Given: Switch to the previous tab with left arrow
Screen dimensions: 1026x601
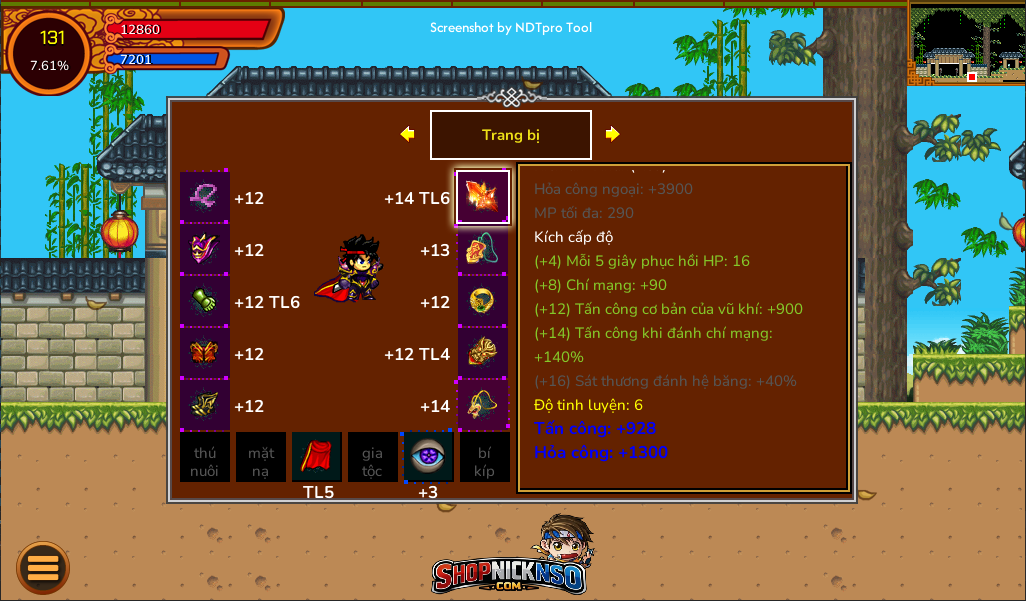Looking at the screenshot, I should point(407,134).
